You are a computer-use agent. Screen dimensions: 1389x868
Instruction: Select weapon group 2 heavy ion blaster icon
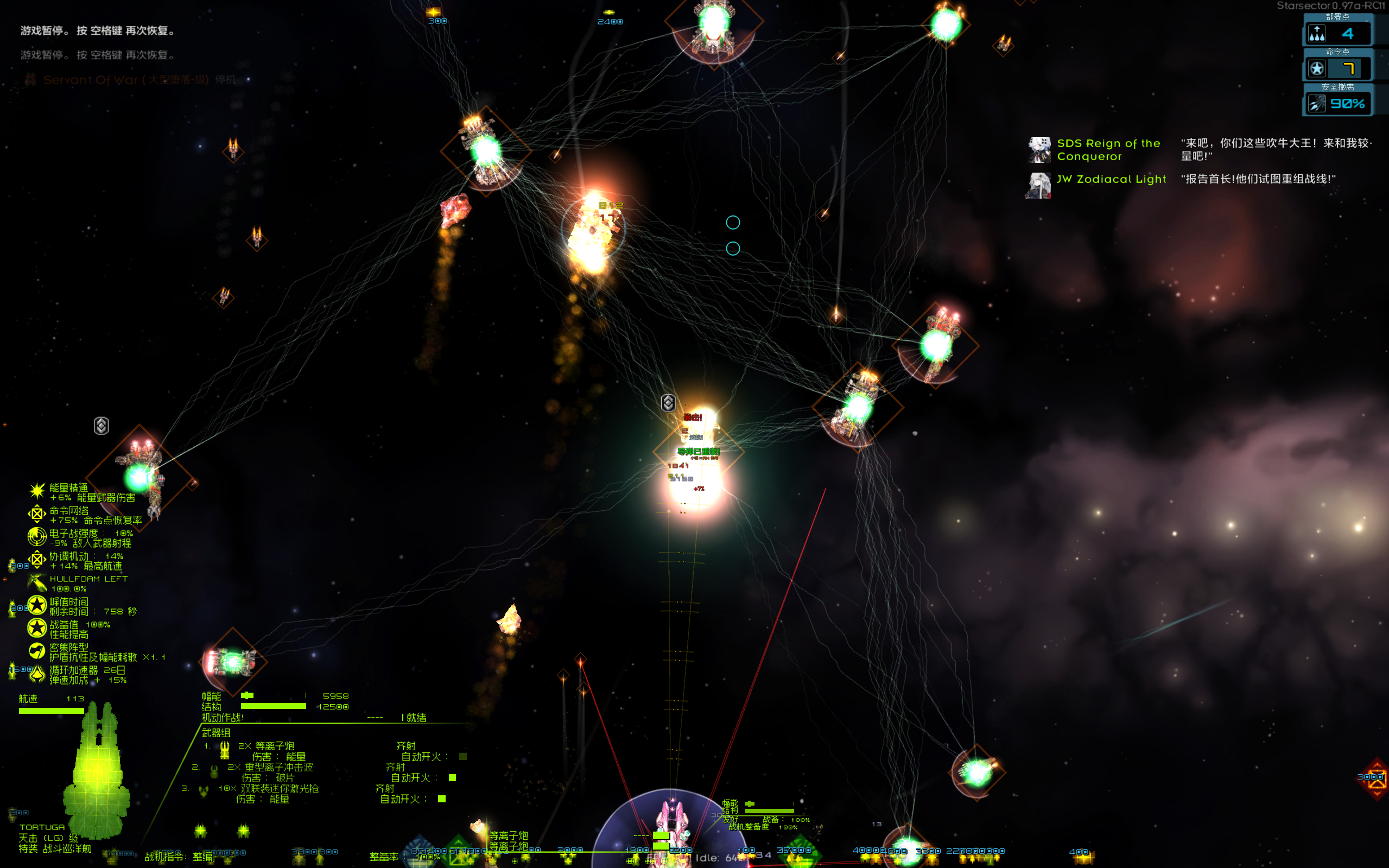pos(214,770)
